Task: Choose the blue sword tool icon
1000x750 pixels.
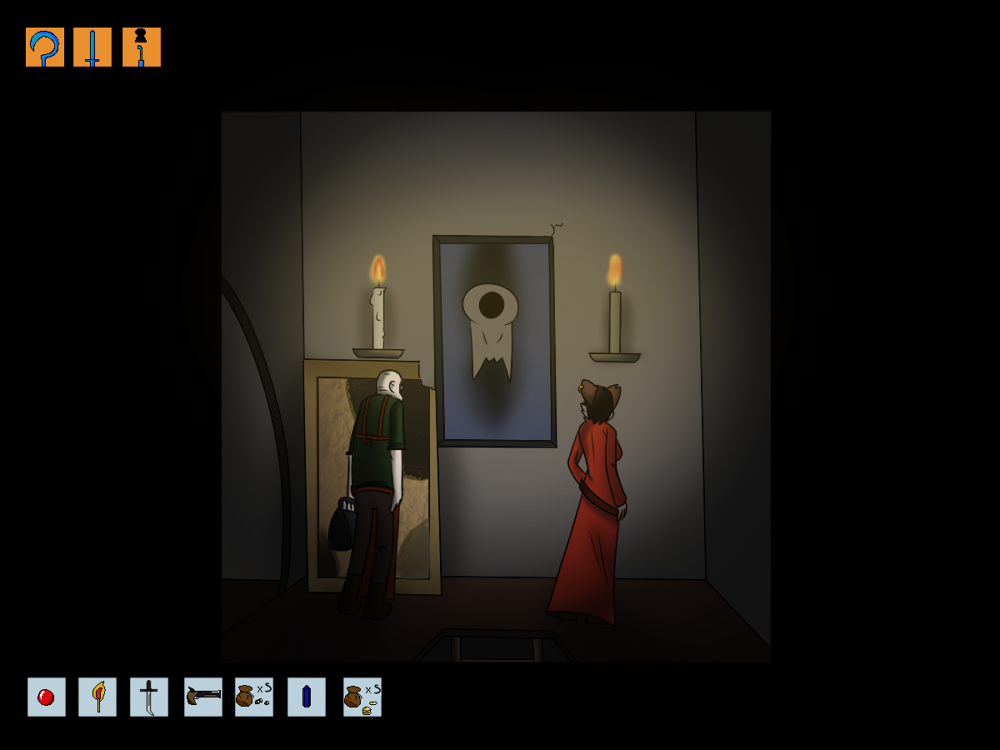Action: [93, 47]
